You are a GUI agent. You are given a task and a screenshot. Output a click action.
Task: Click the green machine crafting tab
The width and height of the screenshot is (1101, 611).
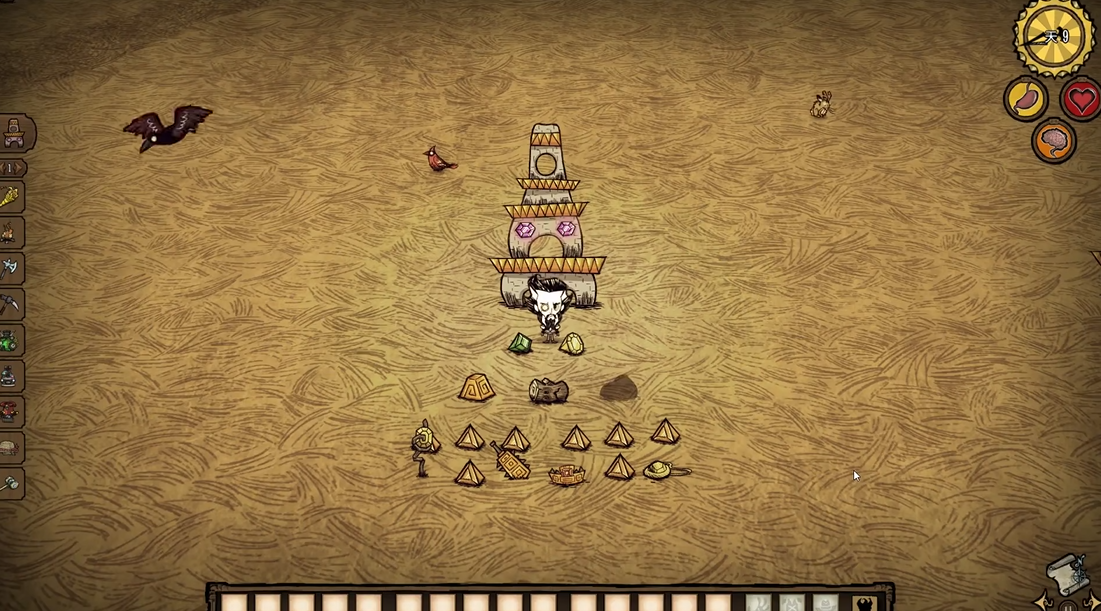point(10,341)
